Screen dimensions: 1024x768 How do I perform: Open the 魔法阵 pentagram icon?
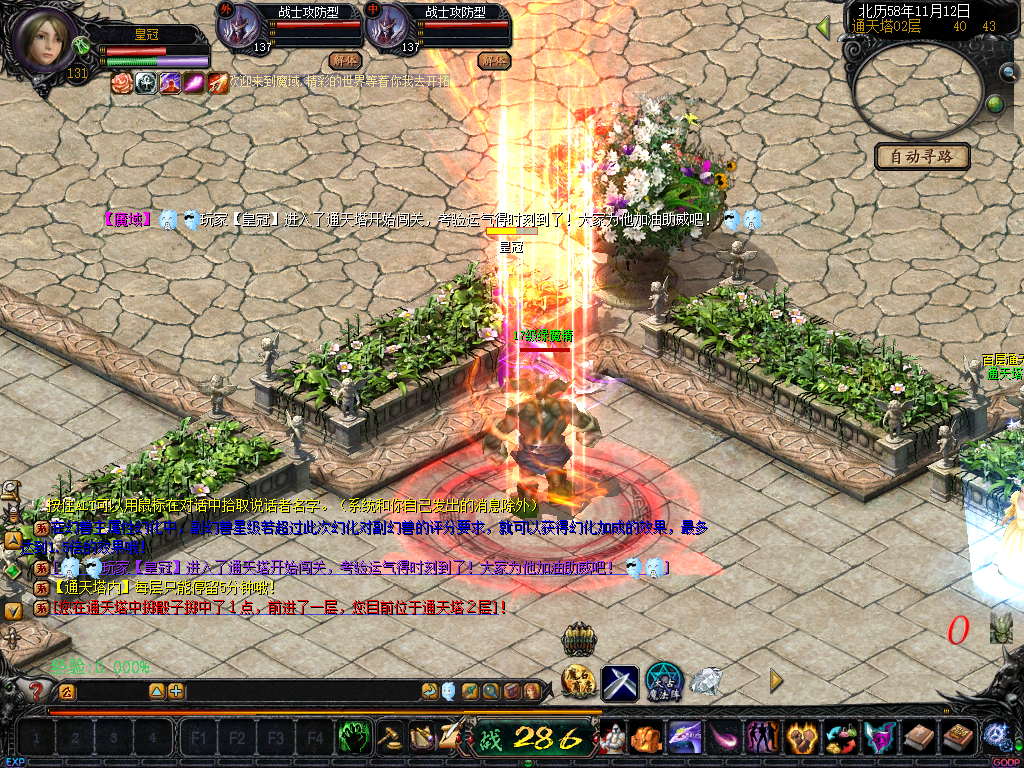point(663,682)
